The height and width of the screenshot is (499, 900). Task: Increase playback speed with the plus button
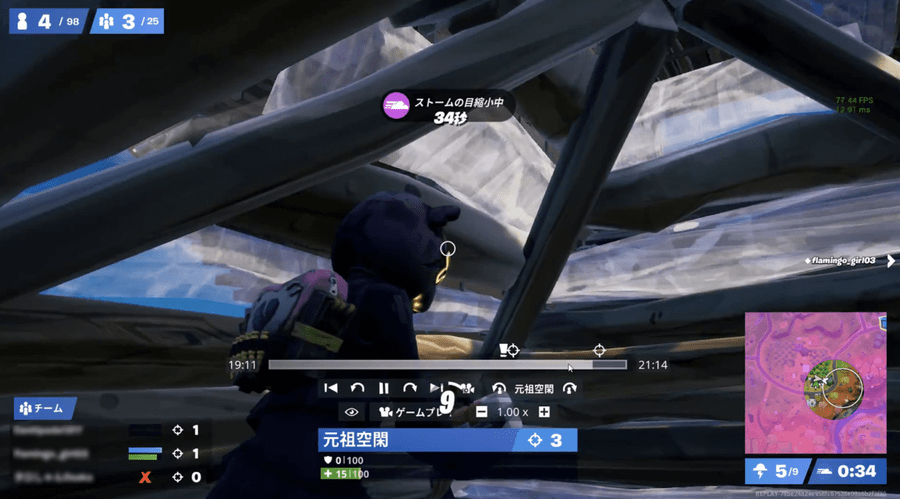click(x=544, y=412)
